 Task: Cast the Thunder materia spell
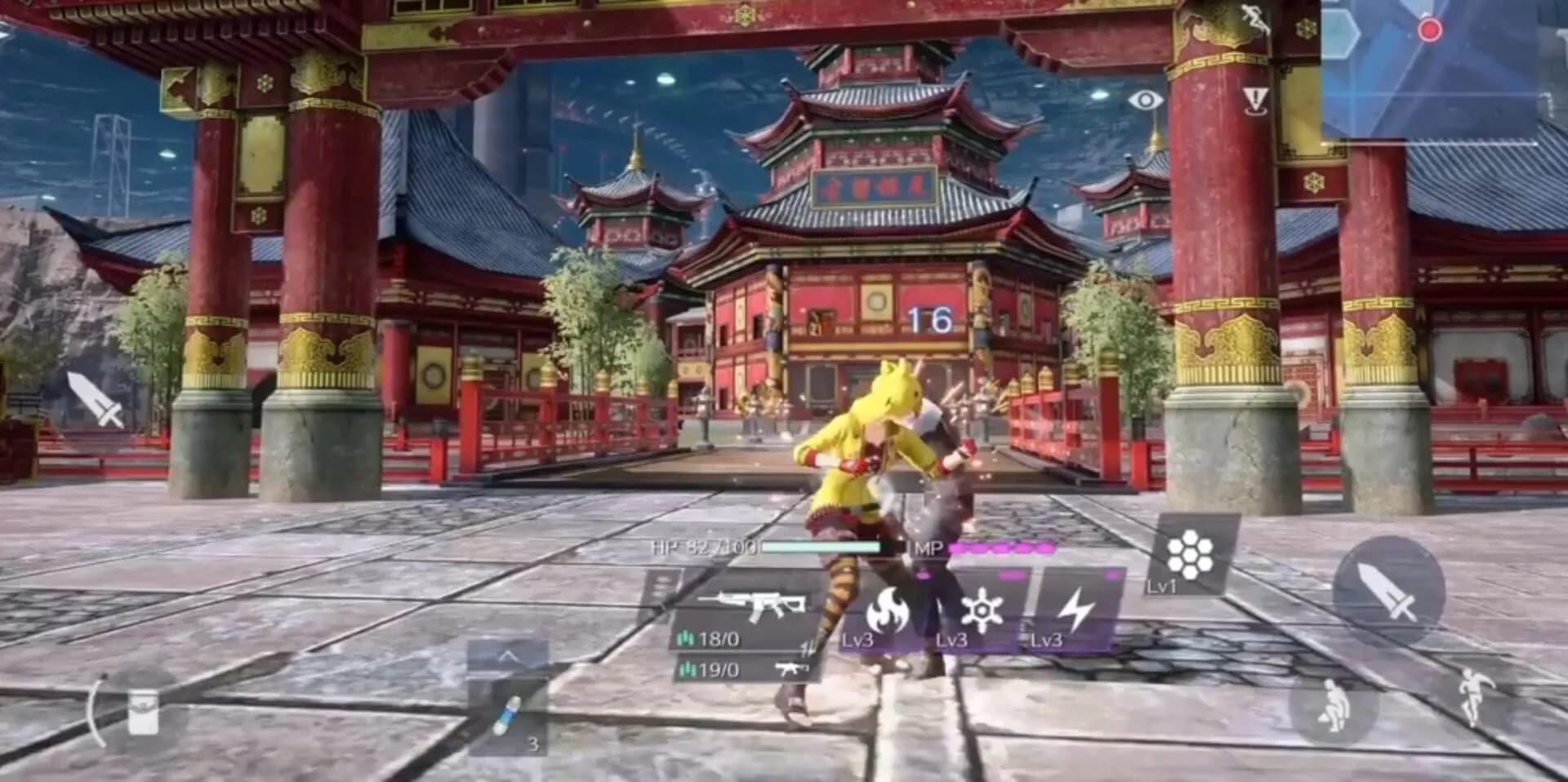[x=1078, y=608]
